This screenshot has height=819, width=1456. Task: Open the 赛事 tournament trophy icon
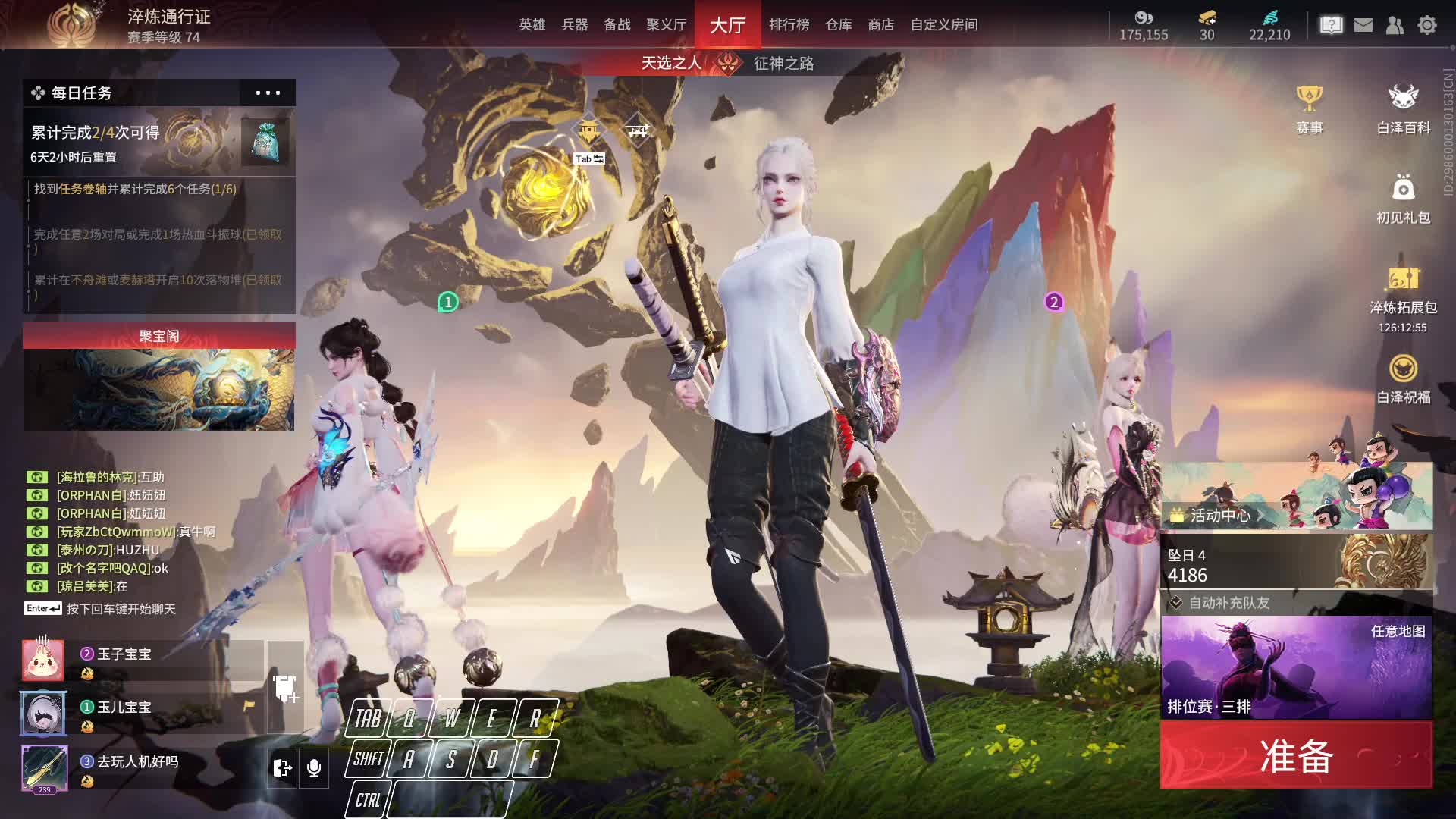tap(1309, 110)
